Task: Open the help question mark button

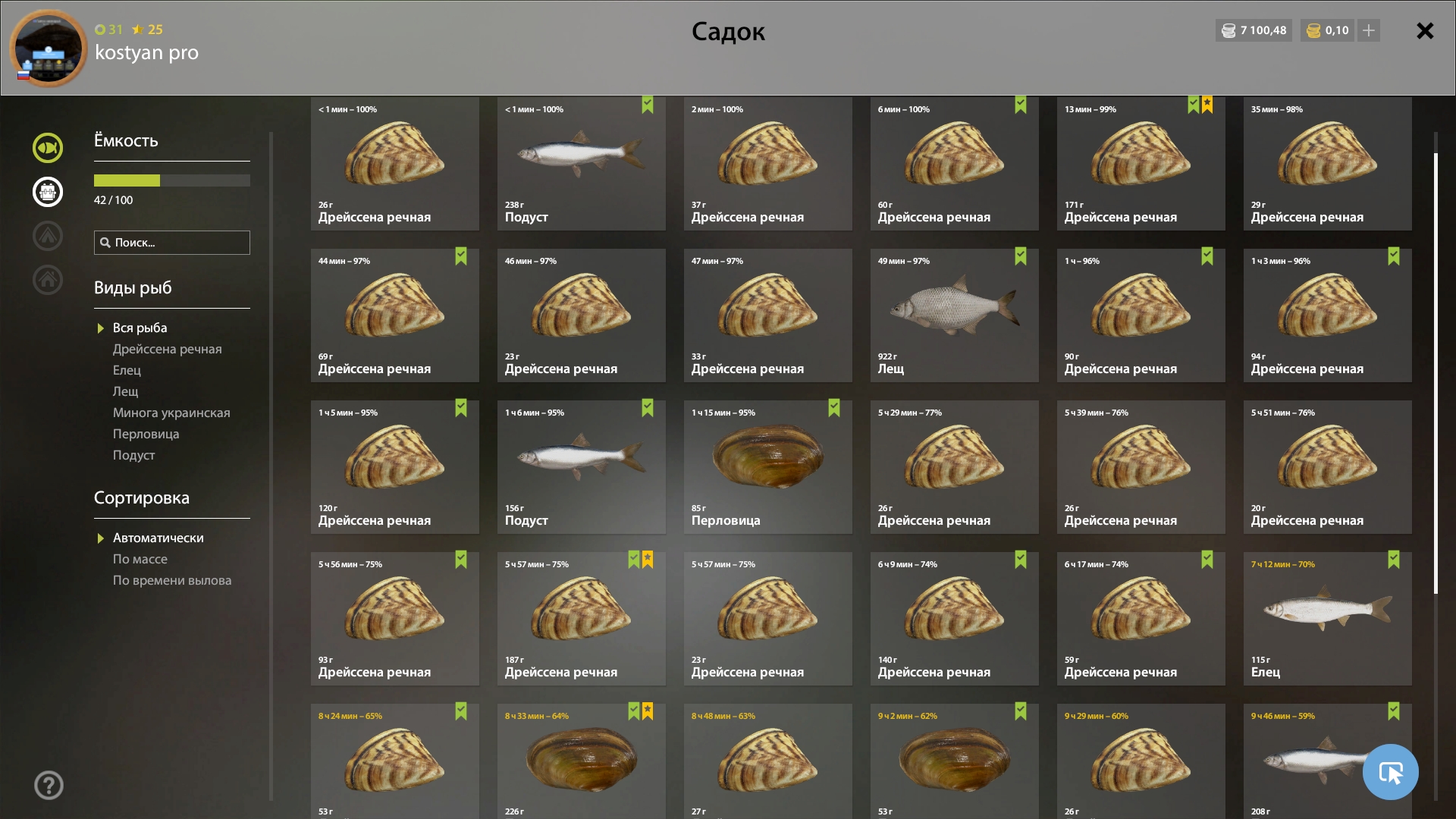Action: coord(49,785)
